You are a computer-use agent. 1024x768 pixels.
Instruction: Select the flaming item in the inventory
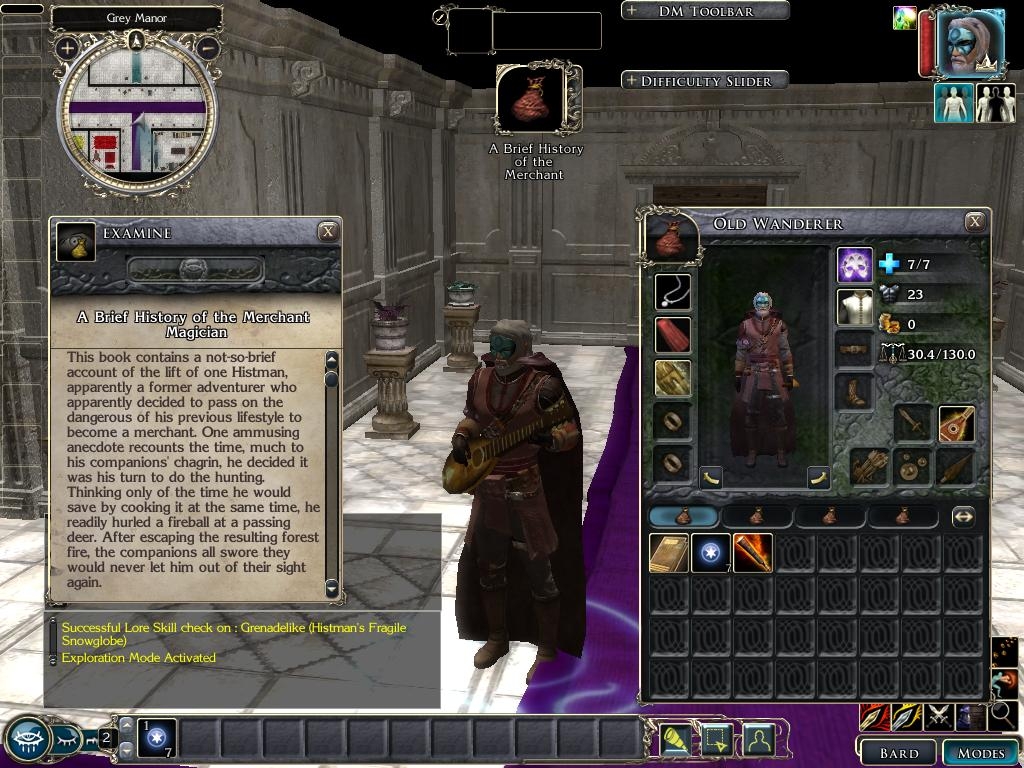tap(752, 553)
